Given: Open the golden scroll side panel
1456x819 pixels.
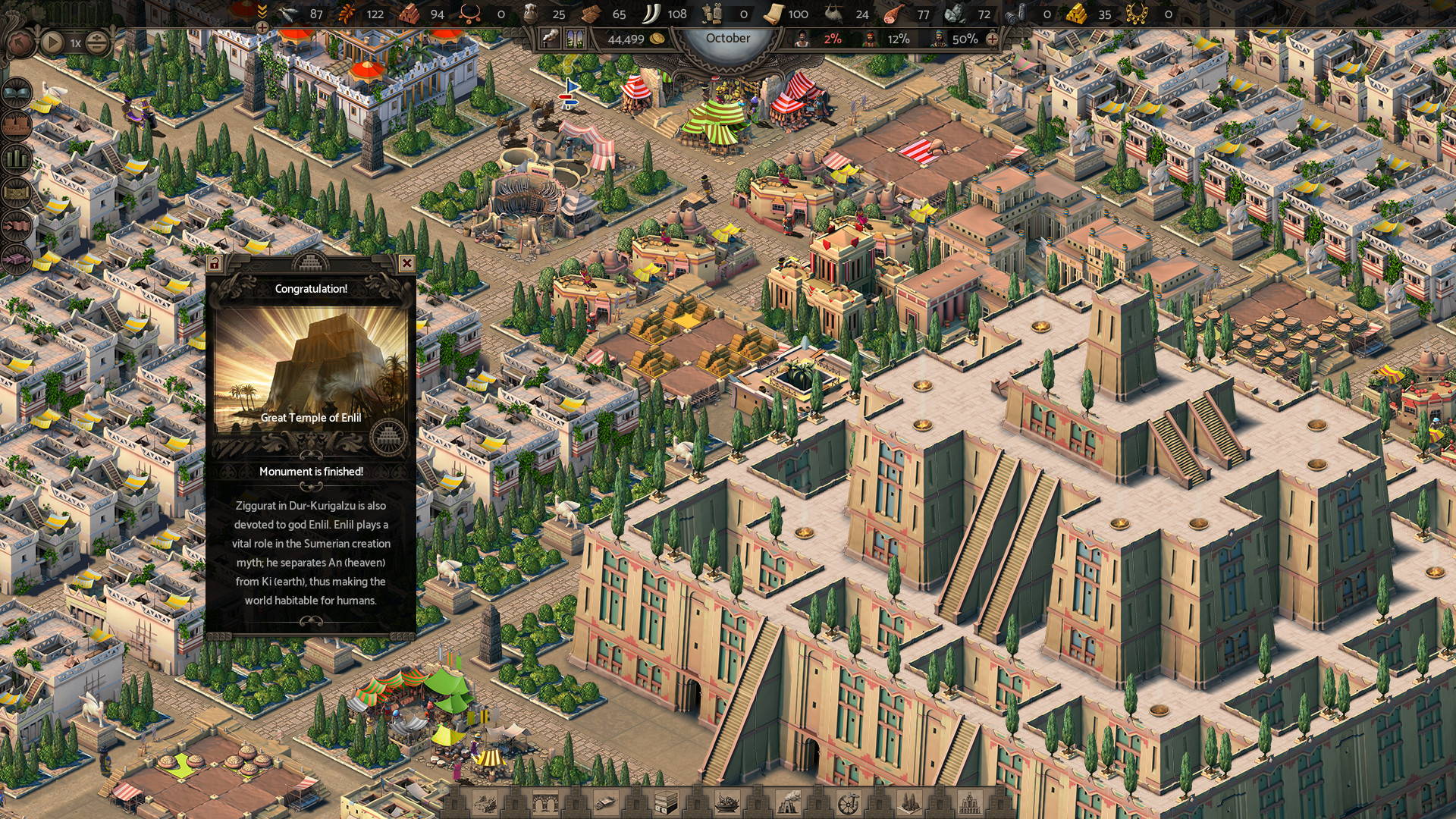Looking at the screenshot, I should pos(17,193).
